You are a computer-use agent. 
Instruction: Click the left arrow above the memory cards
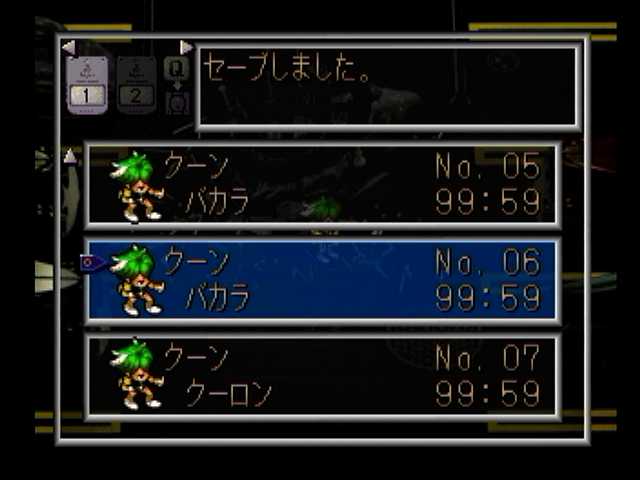[x=68, y=47]
